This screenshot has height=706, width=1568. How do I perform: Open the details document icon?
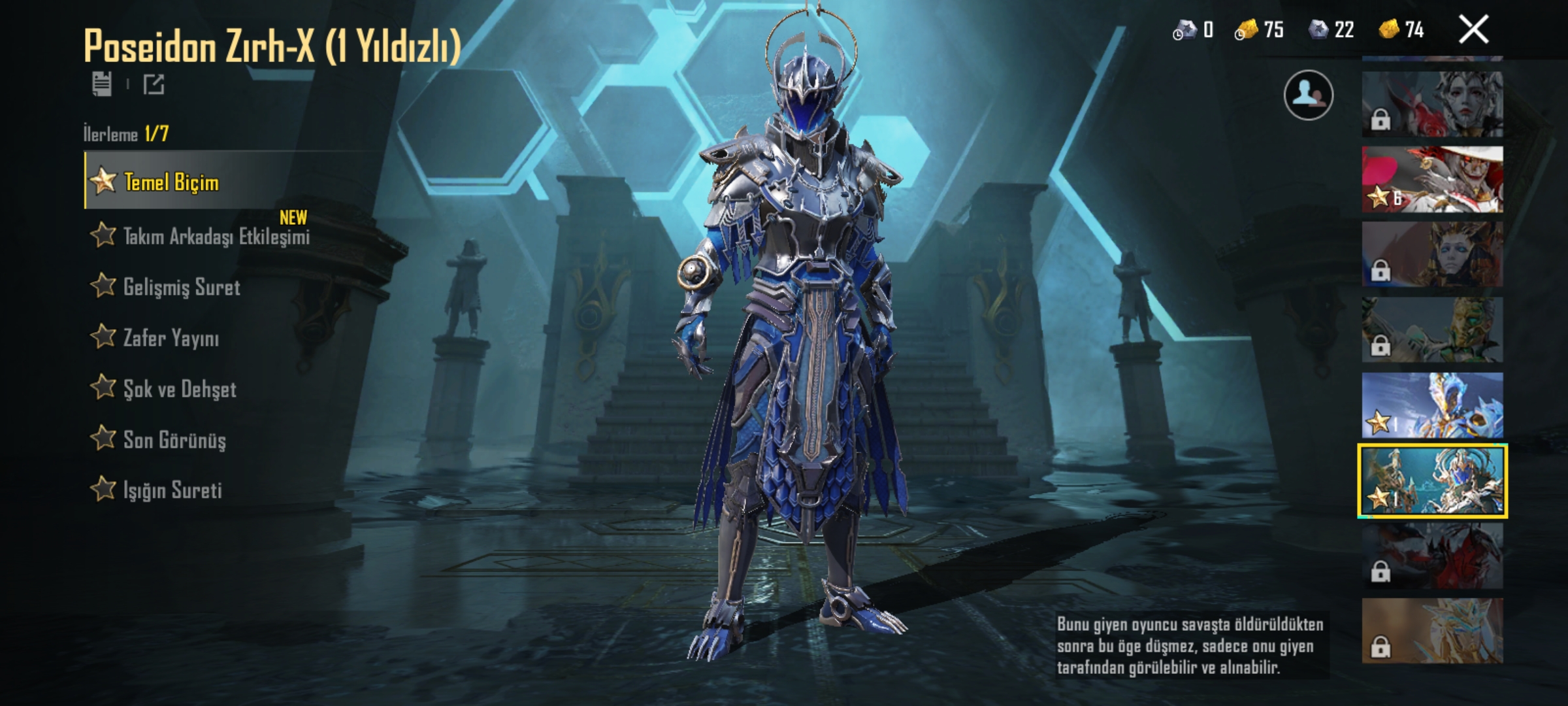[102, 84]
